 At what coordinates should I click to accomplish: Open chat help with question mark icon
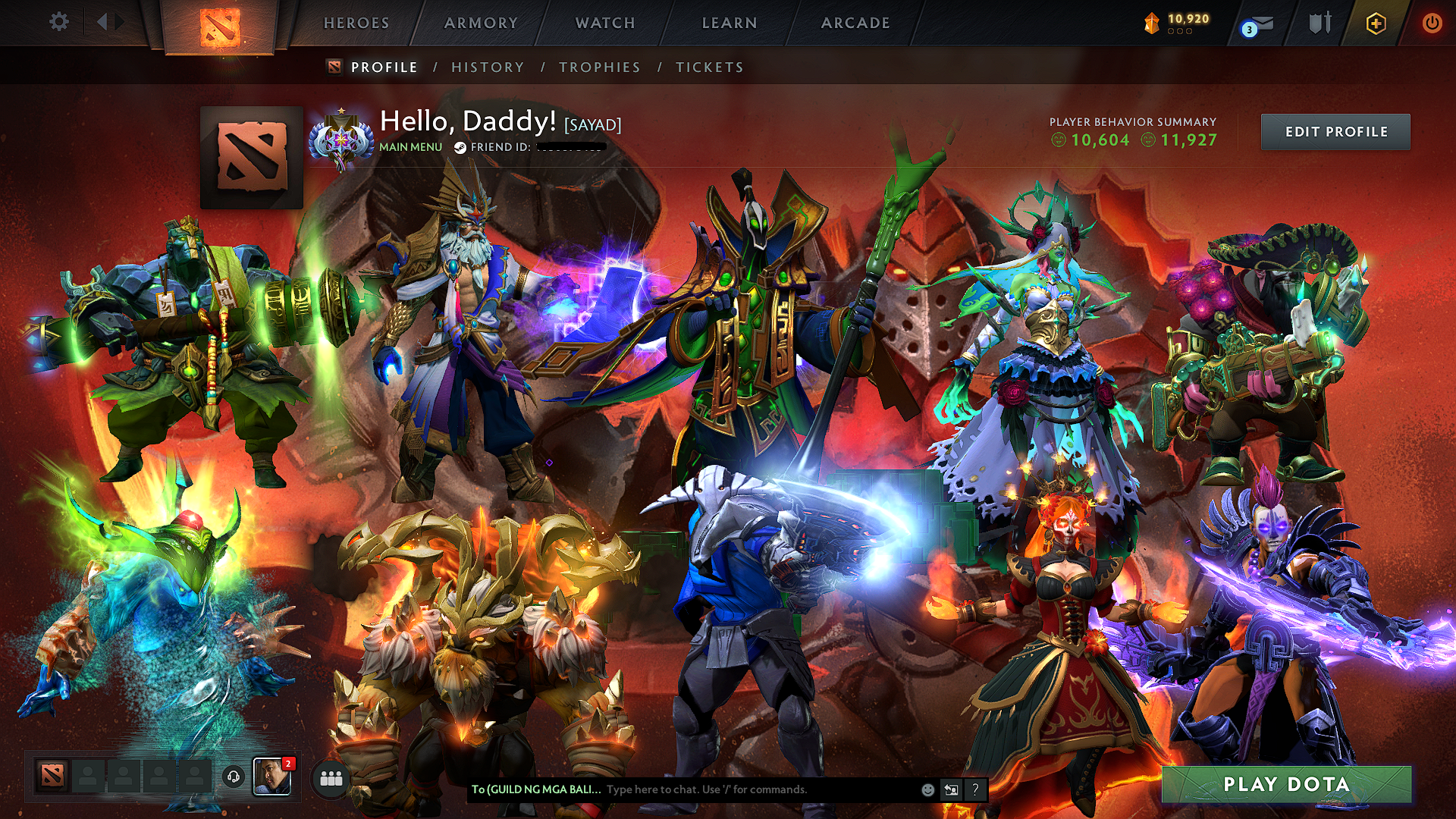pyautogui.click(x=975, y=789)
